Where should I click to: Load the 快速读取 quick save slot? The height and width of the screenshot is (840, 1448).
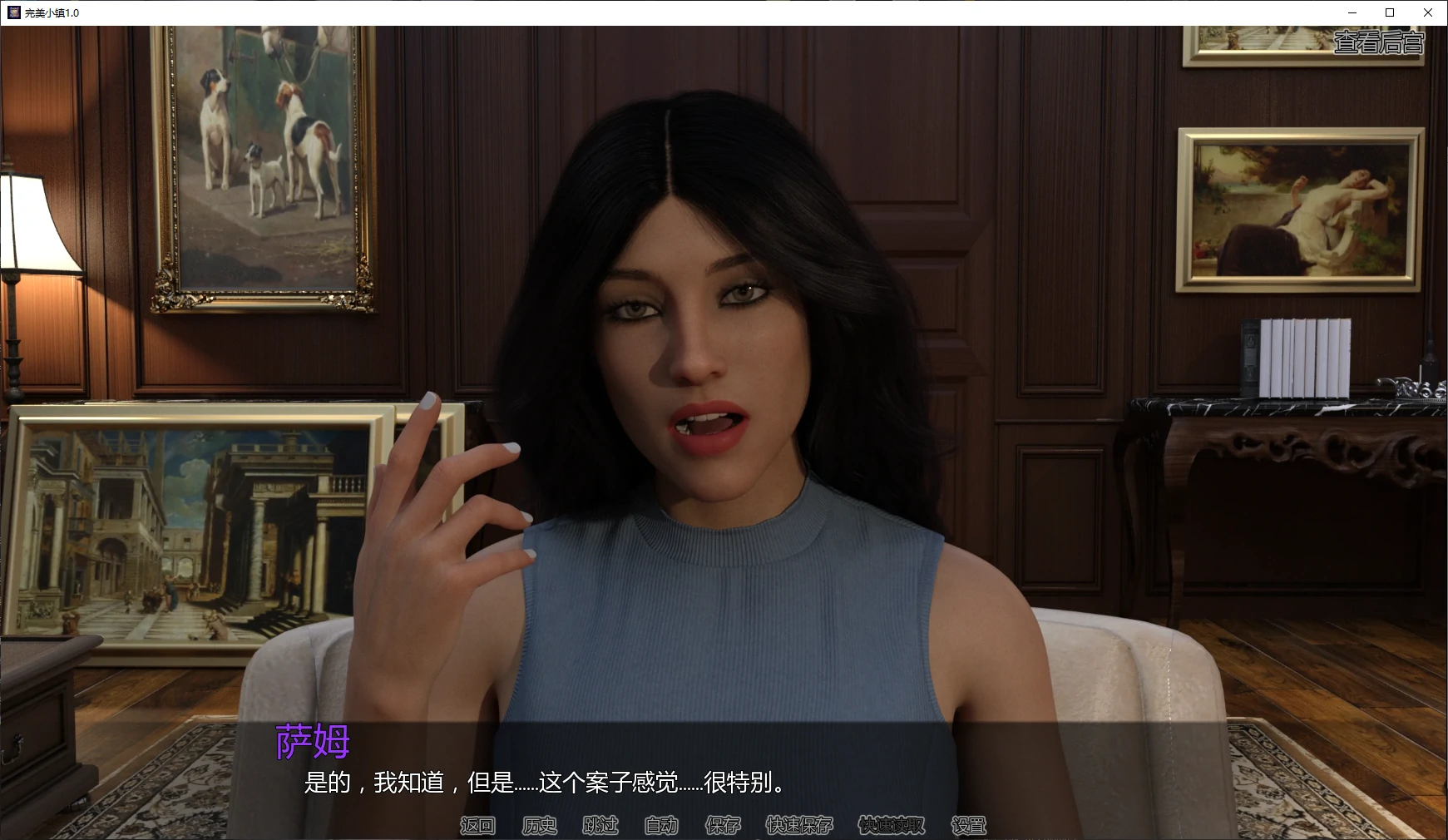pos(892,824)
